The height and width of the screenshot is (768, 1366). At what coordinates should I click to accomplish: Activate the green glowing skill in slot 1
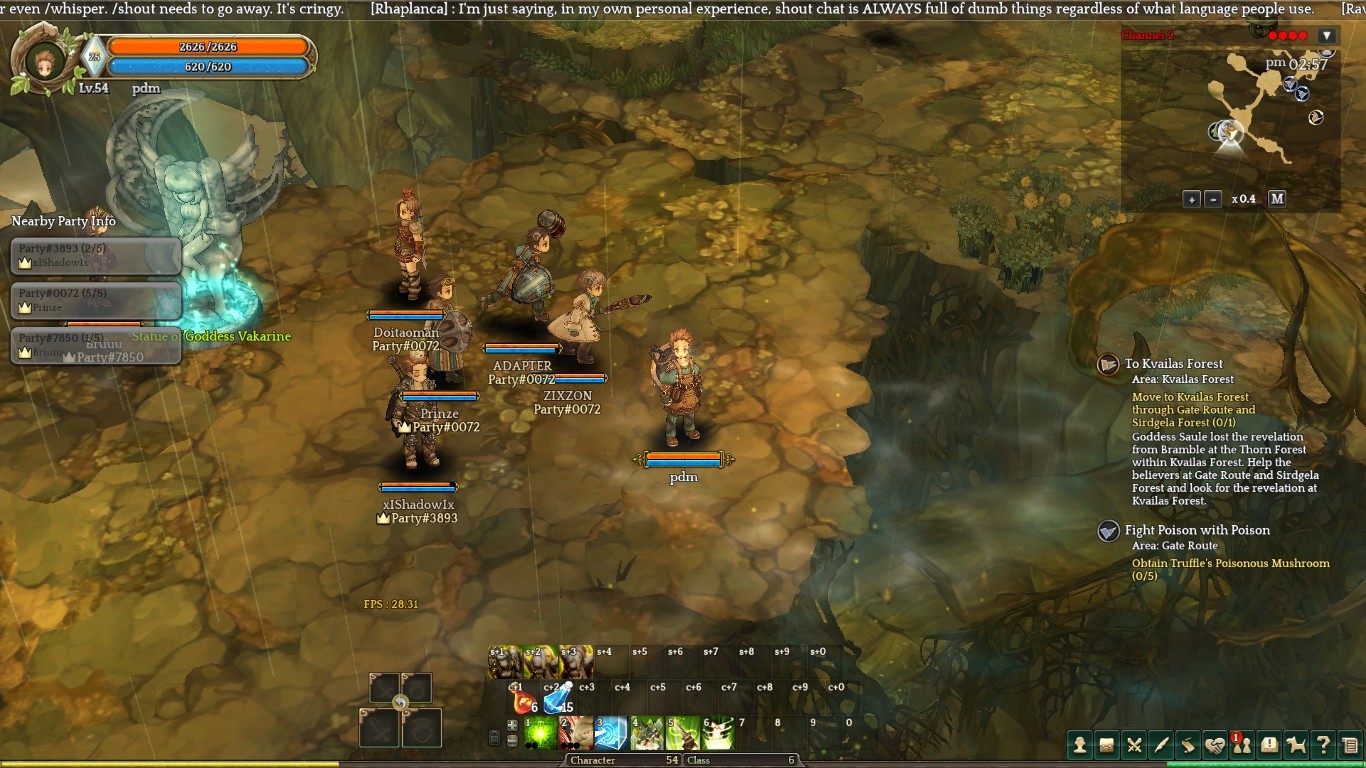click(541, 734)
